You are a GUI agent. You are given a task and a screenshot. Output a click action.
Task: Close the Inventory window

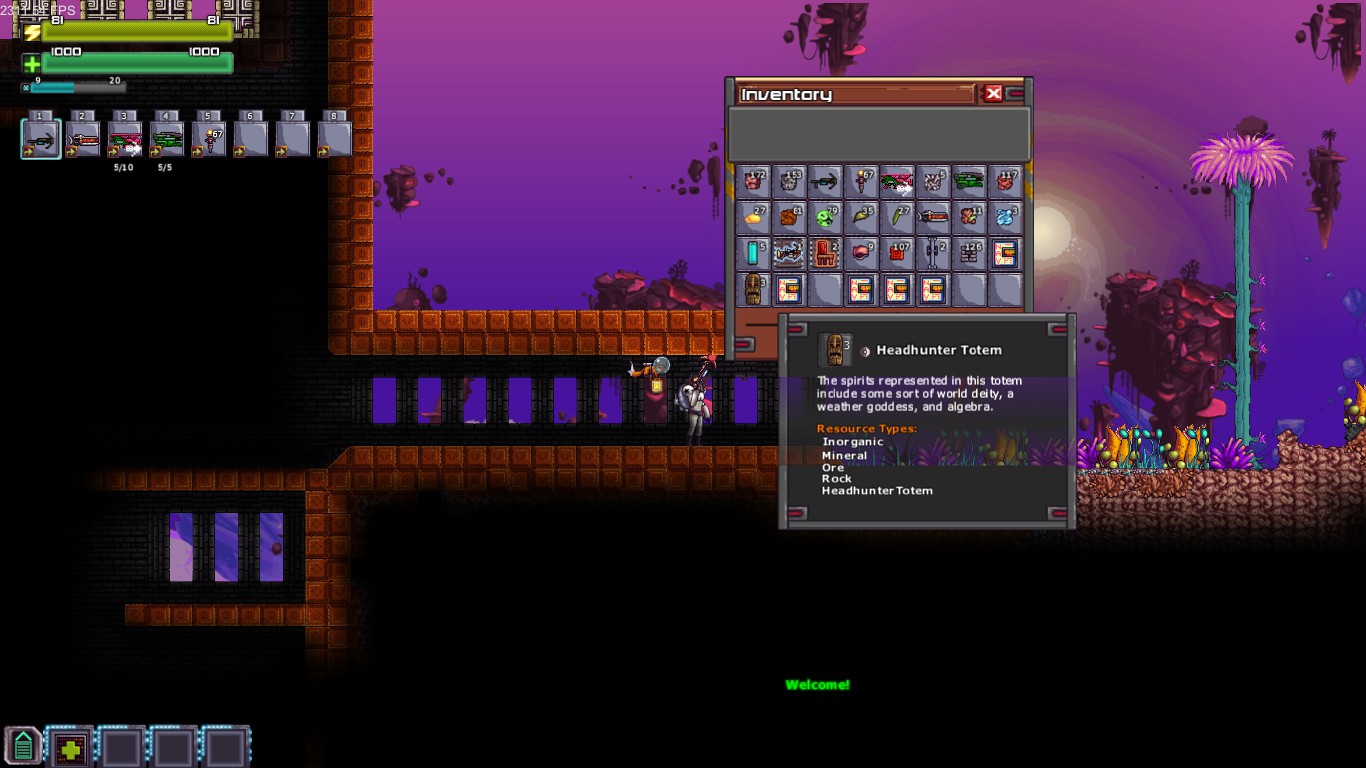click(x=993, y=94)
